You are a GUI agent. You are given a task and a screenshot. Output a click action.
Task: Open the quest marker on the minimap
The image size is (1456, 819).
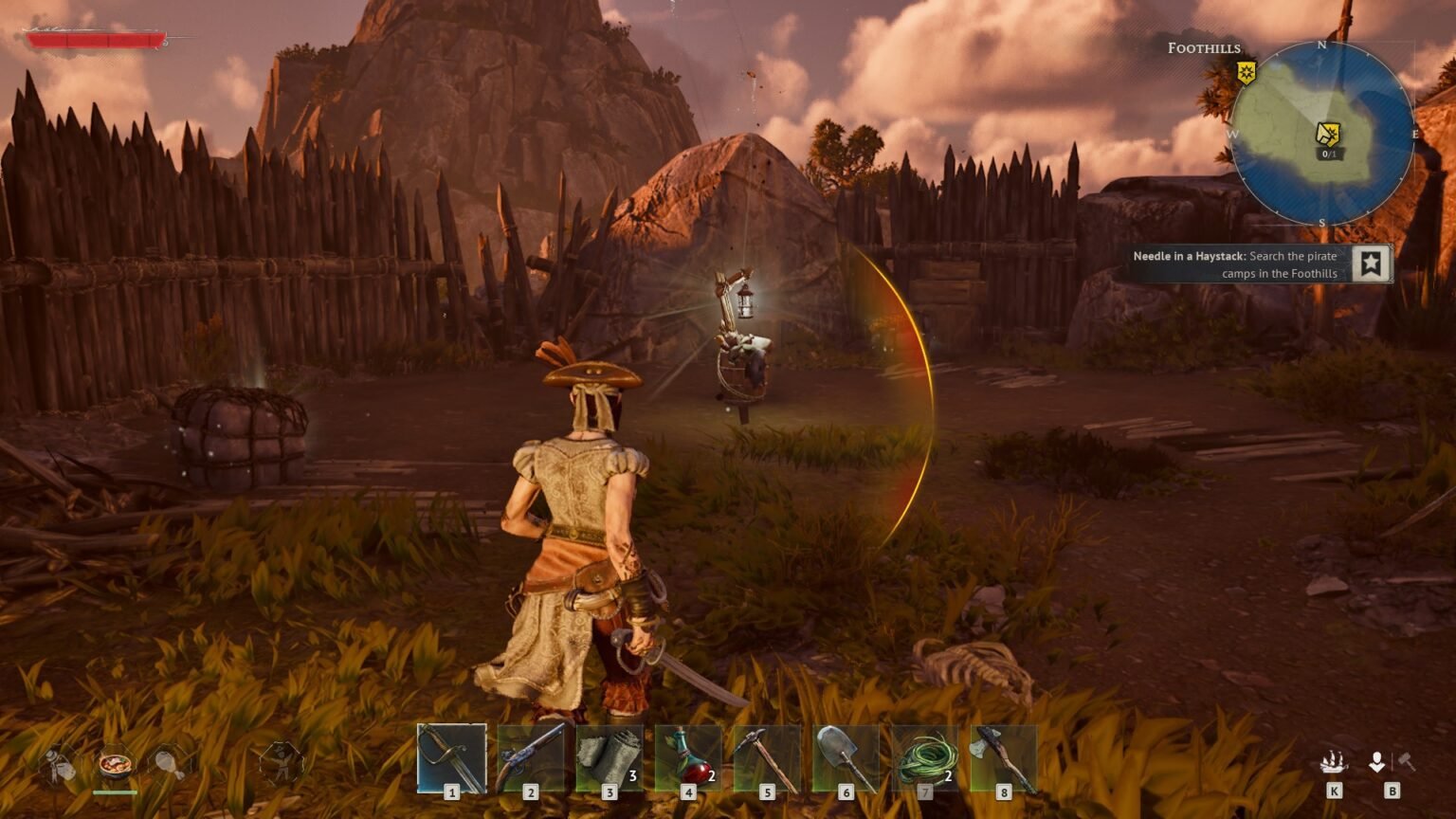(1329, 134)
